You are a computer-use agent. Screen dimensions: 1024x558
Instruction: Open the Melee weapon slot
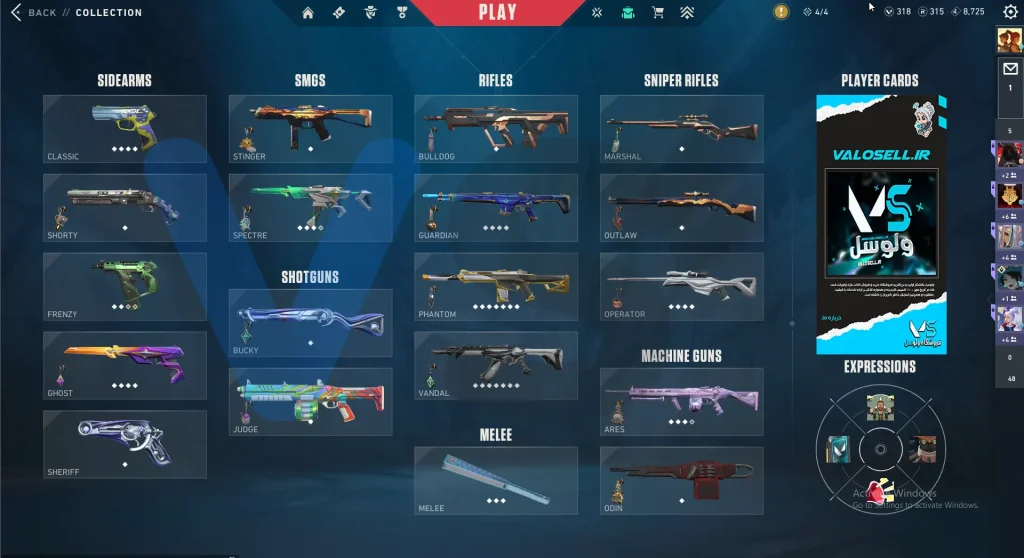pyautogui.click(x=496, y=480)
